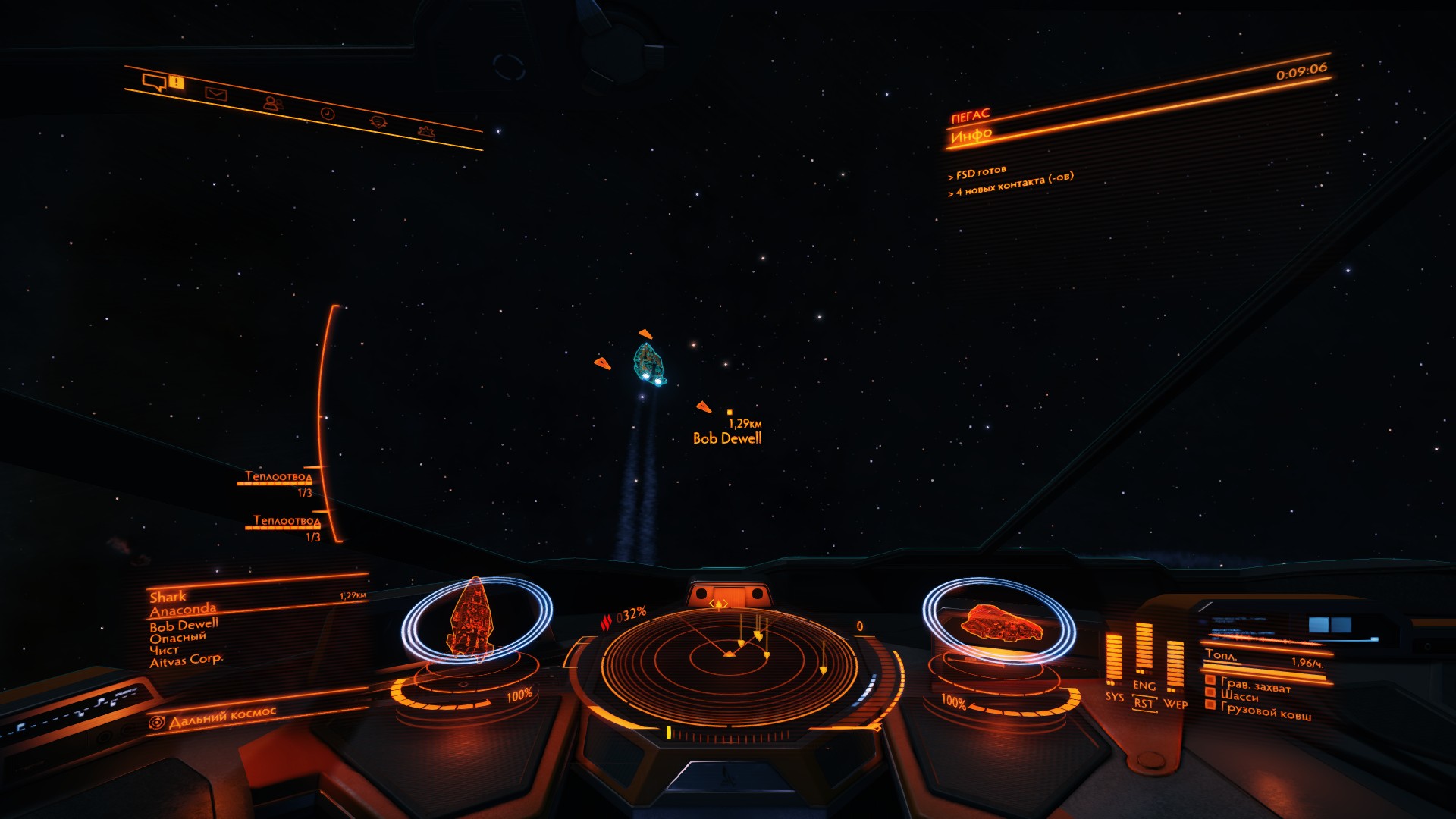Open the envelope inbox tab
Image resolution: width=1456 pixels, height=819 pixels.
216,94
